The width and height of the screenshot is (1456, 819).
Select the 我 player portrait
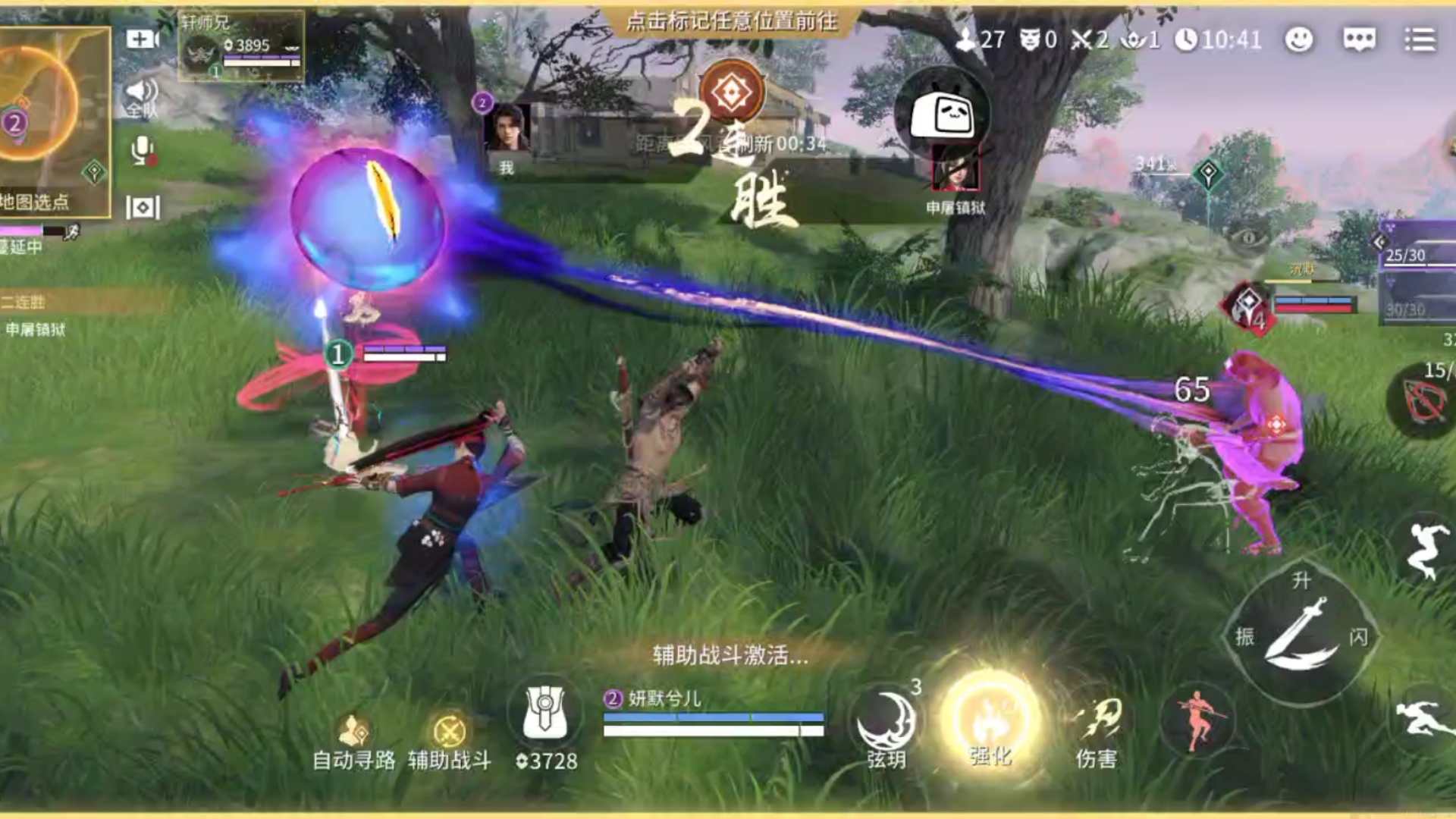click(x=509, y=129)
